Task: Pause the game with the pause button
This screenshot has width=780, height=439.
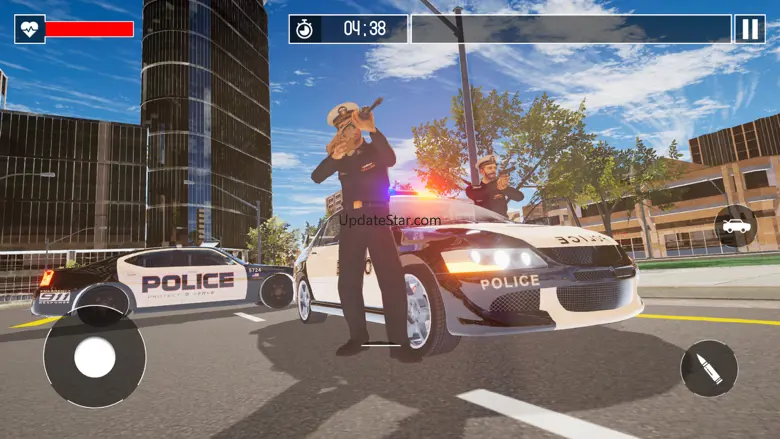Action: pyautogui.click(x=750, y=29)
